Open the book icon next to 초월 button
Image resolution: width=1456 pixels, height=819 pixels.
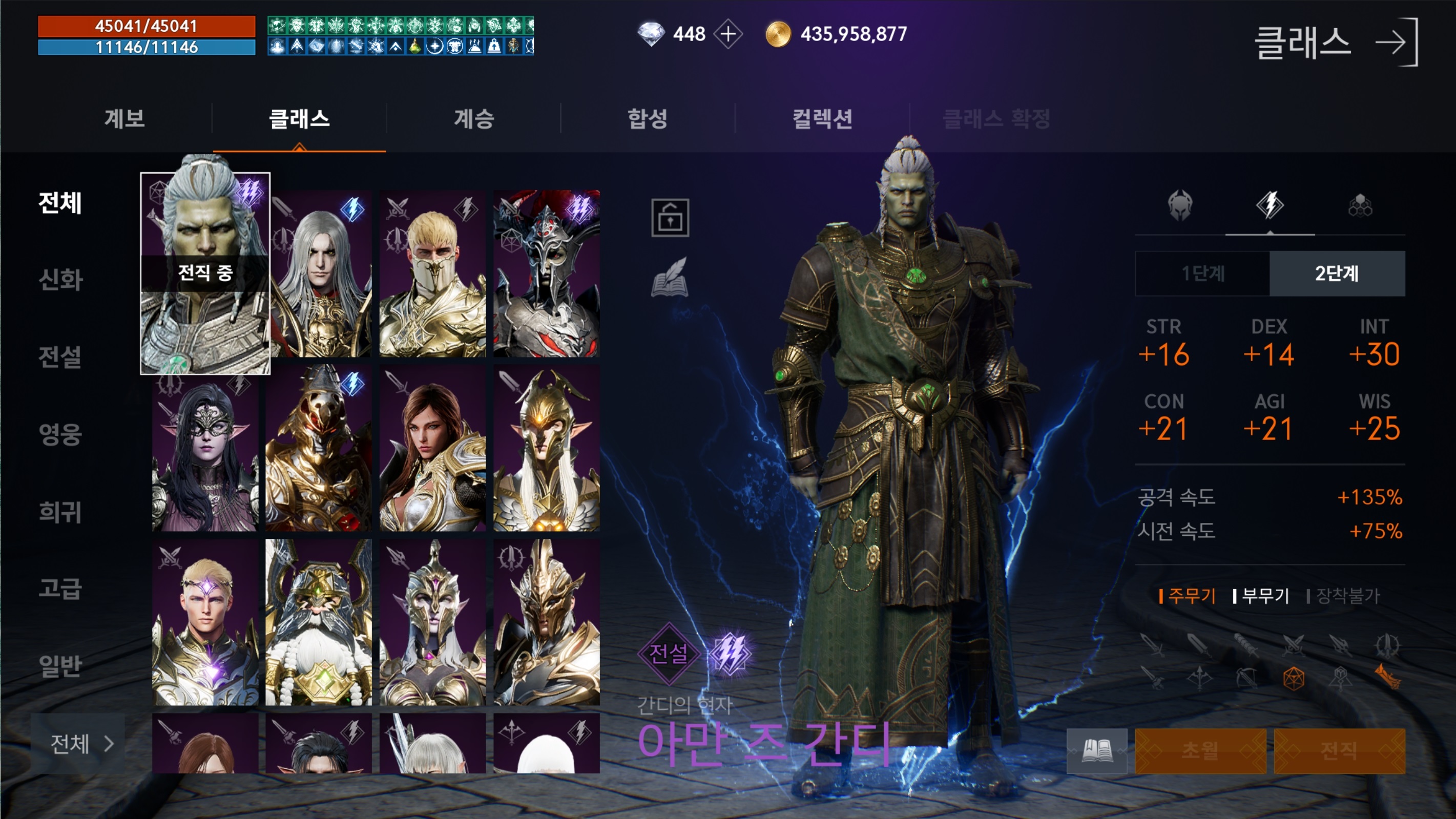coord(1099,752)
